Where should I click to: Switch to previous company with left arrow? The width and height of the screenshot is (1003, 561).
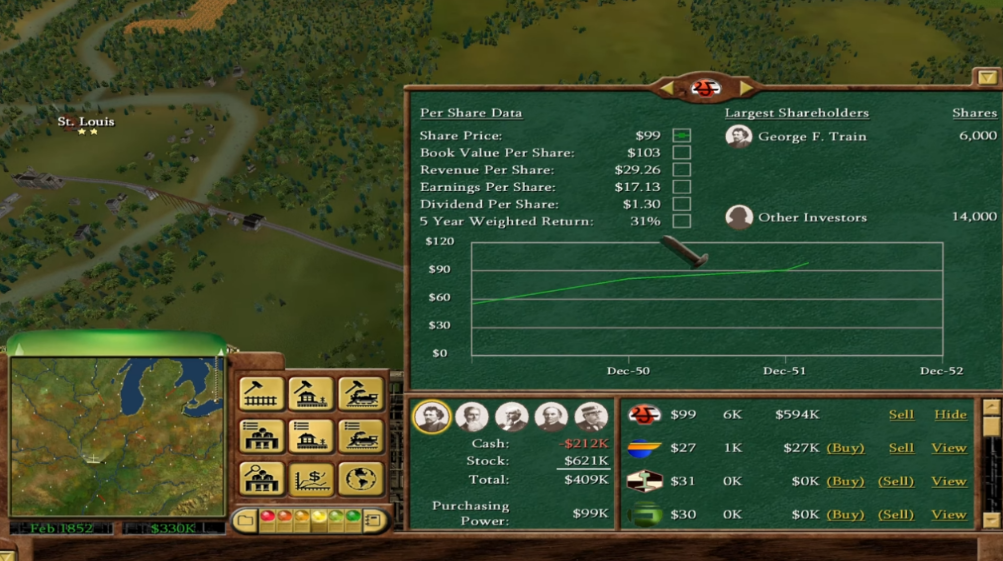(x=668, y=88)
